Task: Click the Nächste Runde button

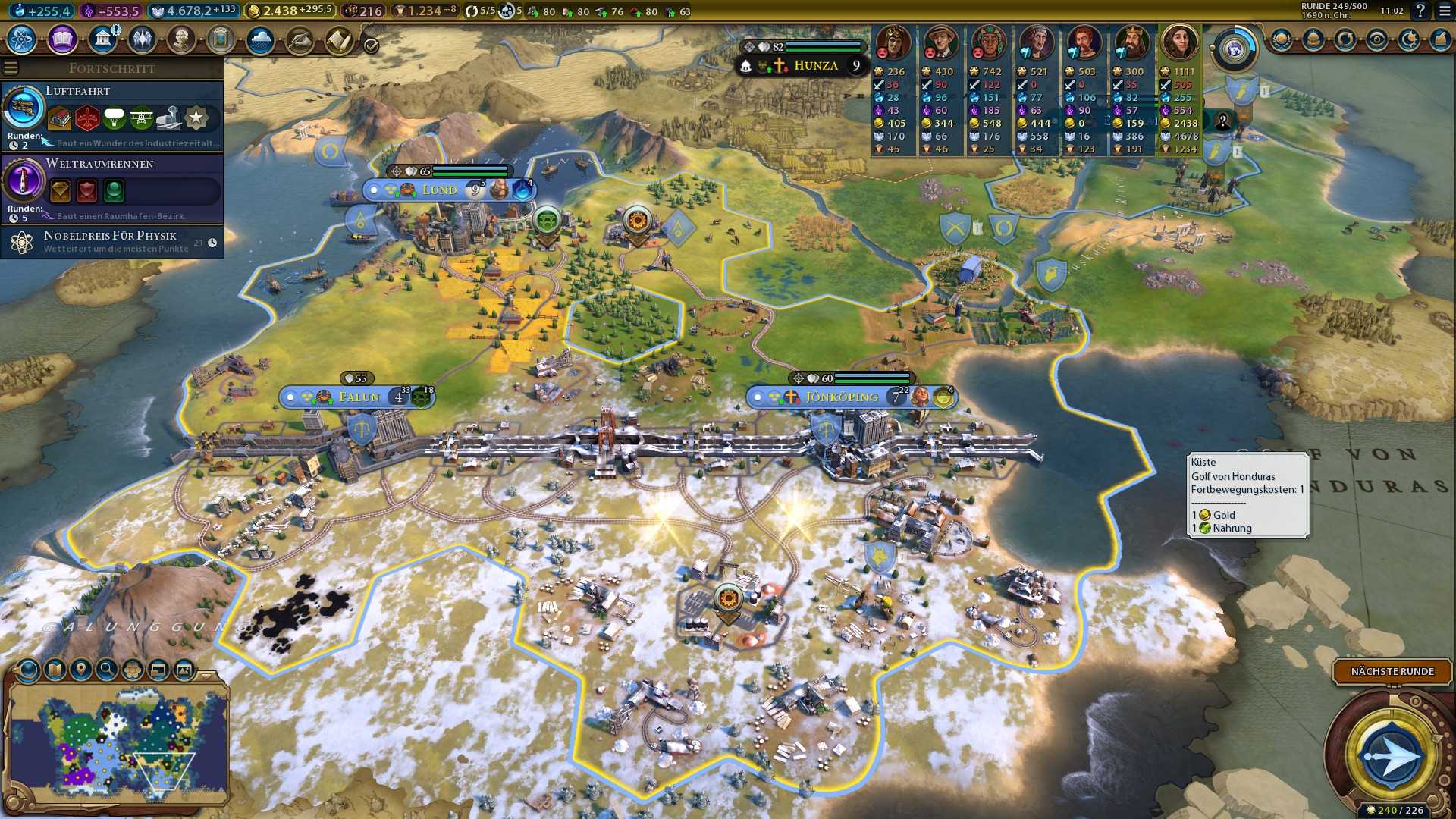Action: (1392, 671)
